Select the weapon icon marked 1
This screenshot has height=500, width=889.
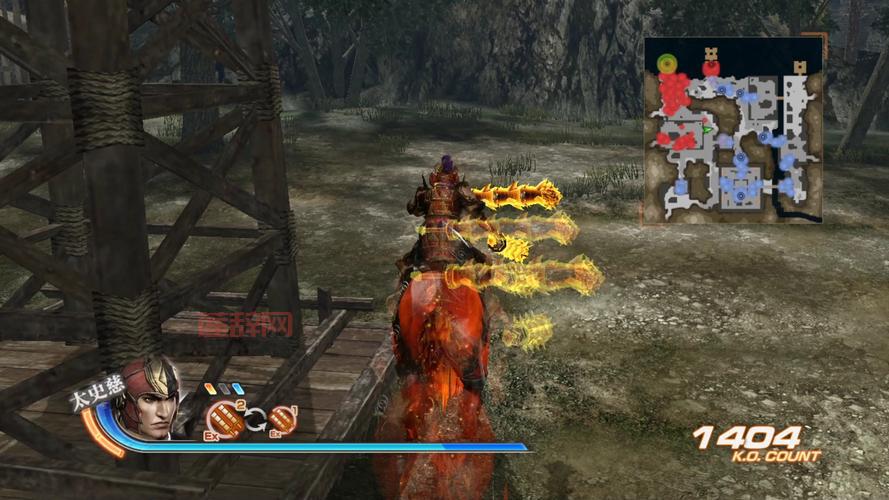click(282, 418)
